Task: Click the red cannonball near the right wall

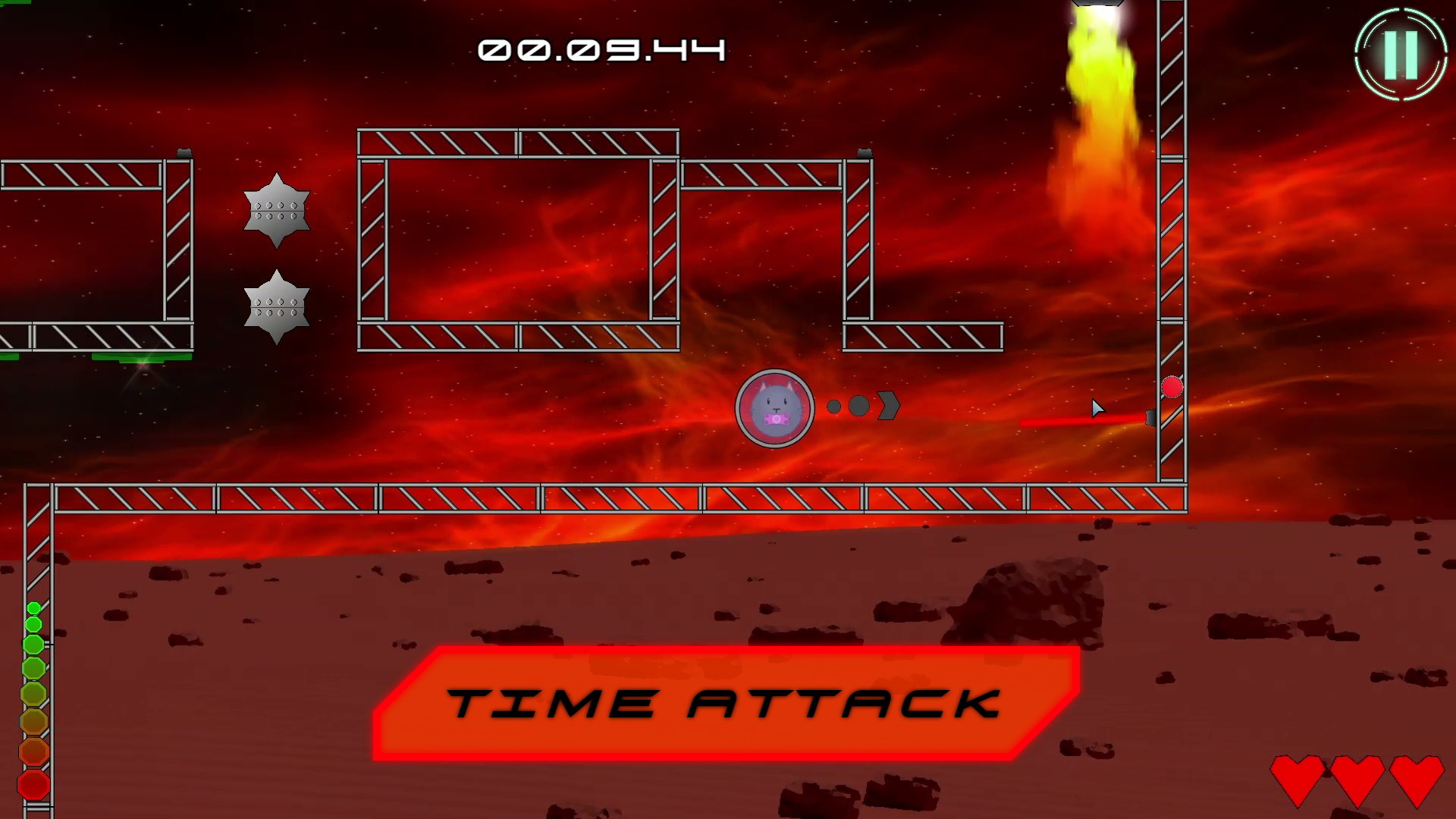Action: (1172, 388)
